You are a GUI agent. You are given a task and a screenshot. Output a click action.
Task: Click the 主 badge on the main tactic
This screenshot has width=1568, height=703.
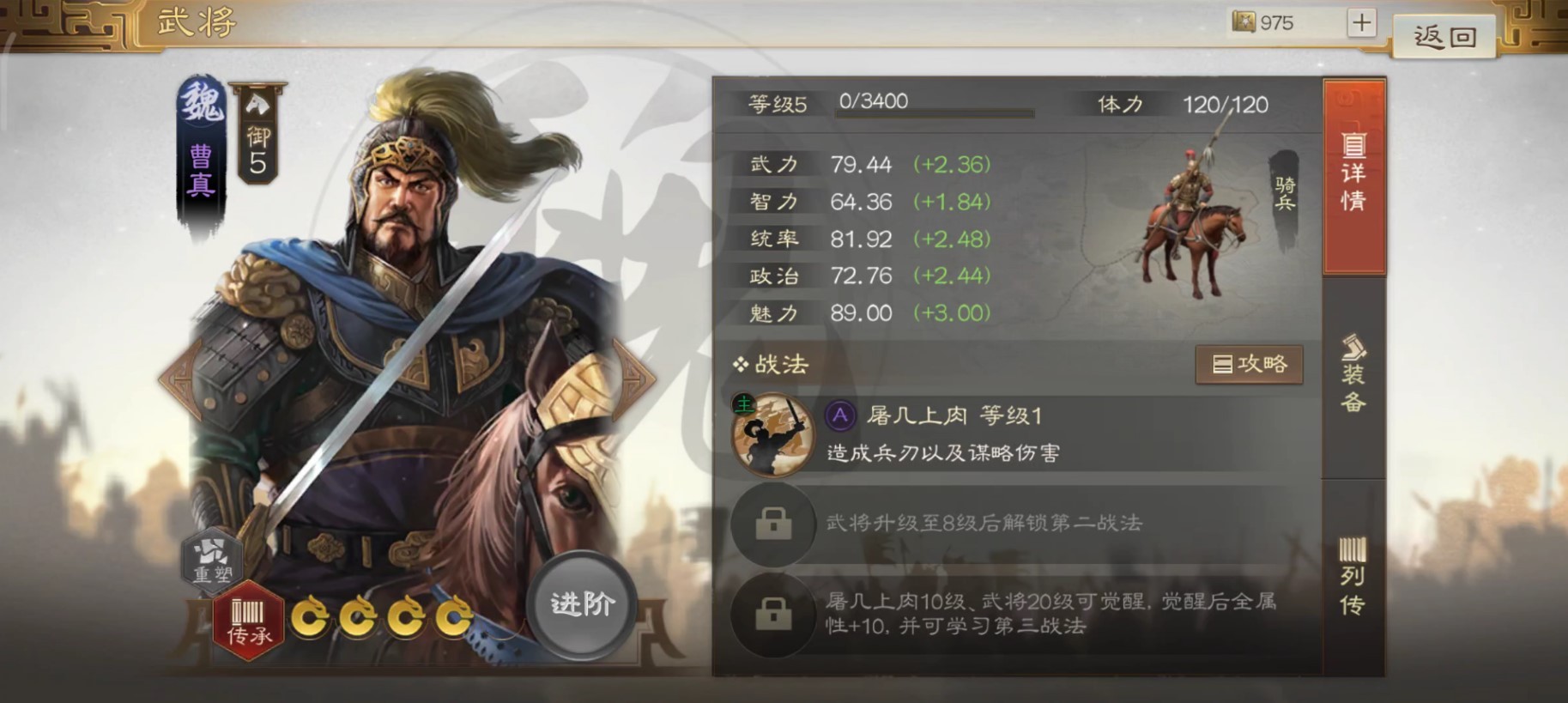point(743,403)
